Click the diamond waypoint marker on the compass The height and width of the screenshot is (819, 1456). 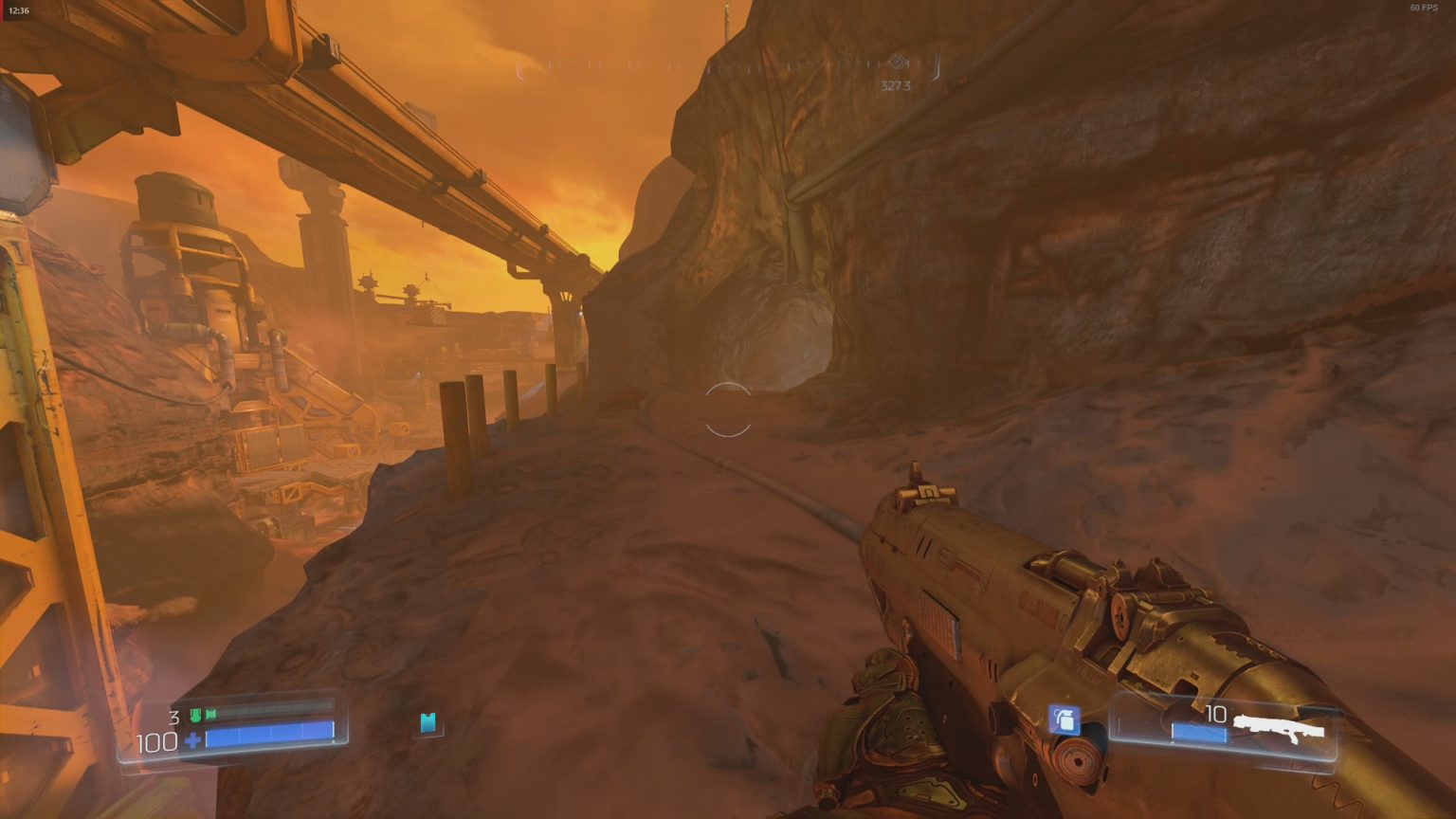coord(898,62)
